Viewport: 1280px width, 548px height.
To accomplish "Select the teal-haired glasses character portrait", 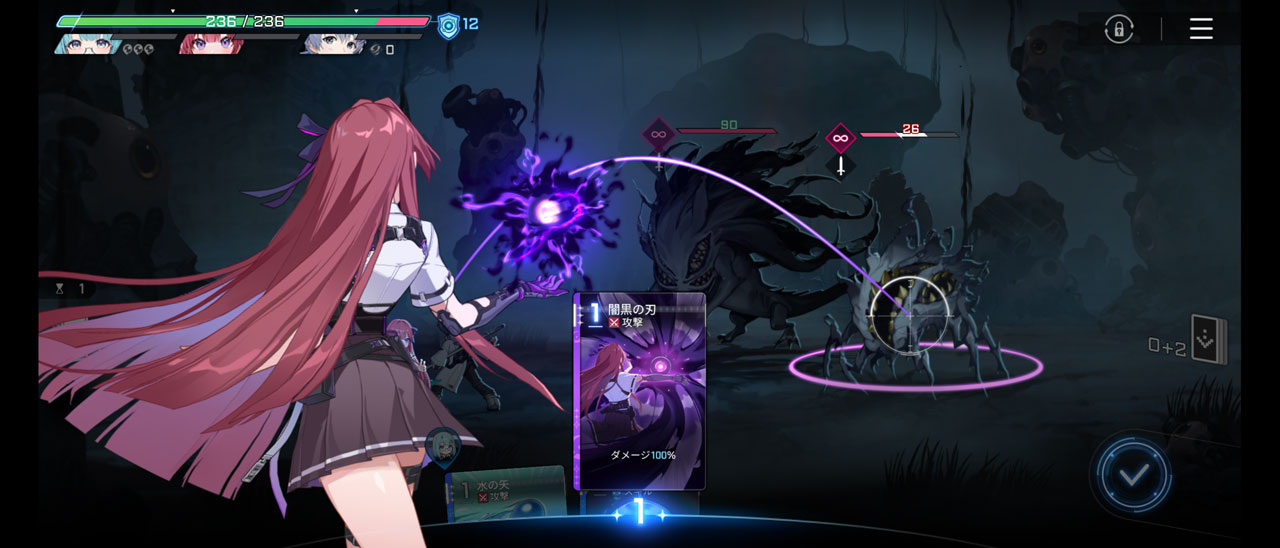I will [x=87, y=43].
